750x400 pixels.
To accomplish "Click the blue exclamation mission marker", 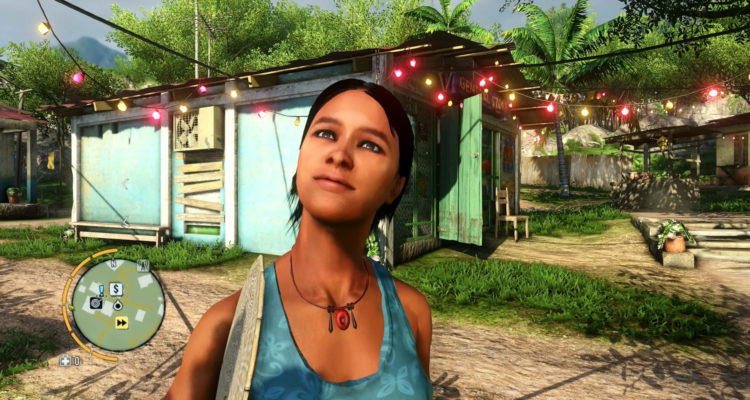I will pyautogui.click(x=101, y=289).
